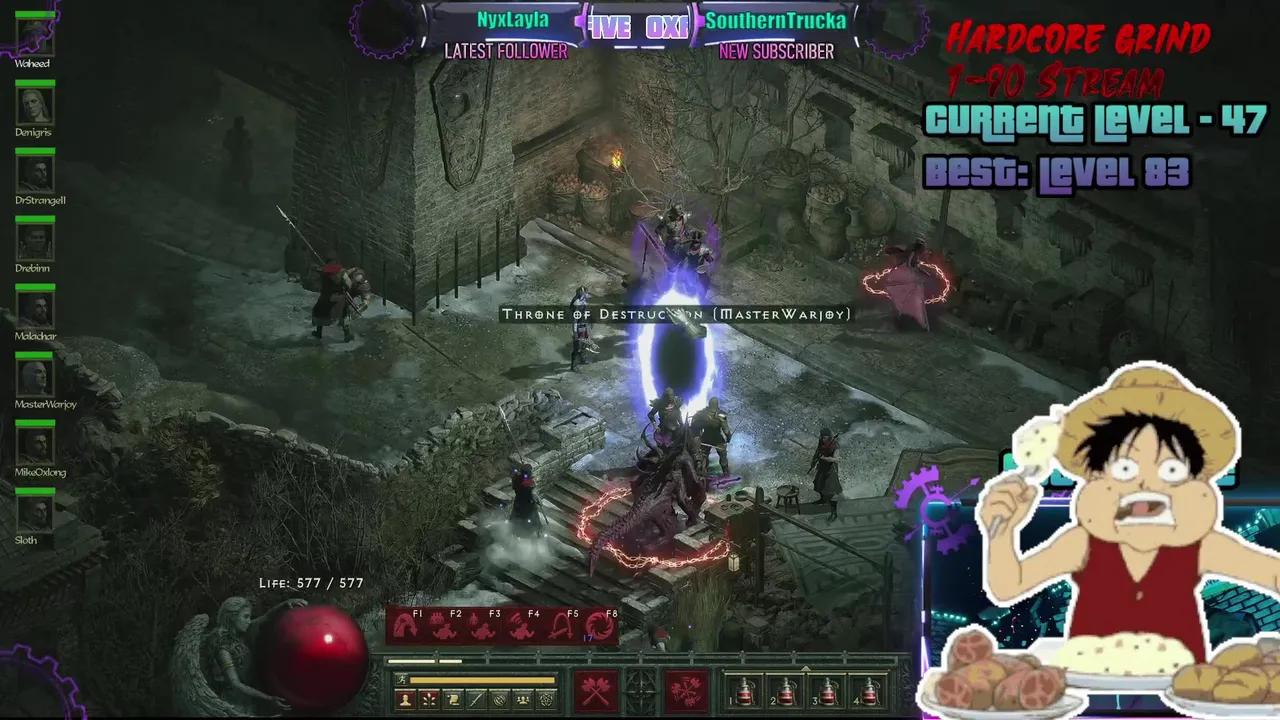Select the F1 skill on the hotkey bar
The height and width of the screenshot is (720, 1280).
point(403,626)
